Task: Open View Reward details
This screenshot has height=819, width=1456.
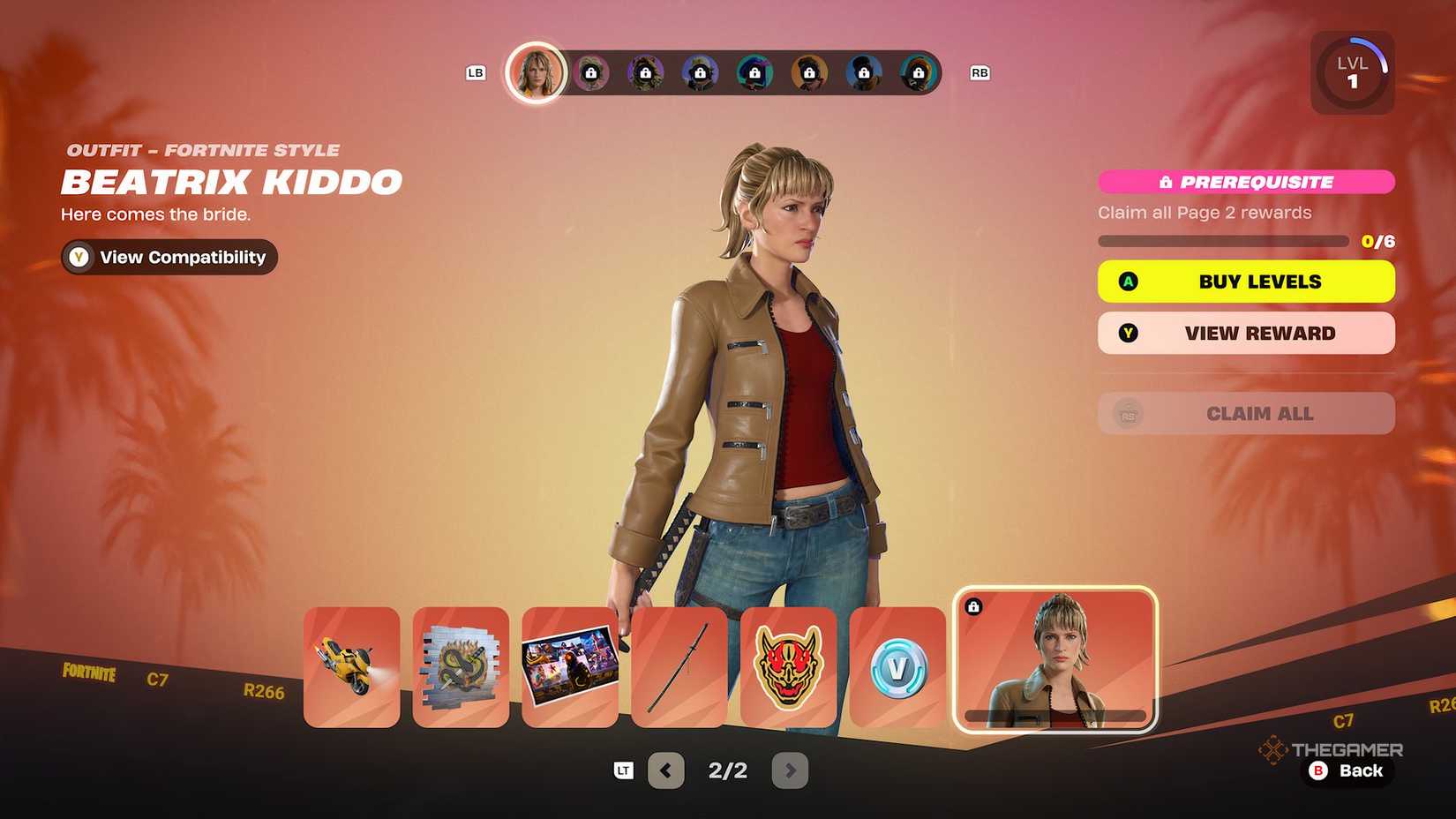Action: click(1245, 333)
